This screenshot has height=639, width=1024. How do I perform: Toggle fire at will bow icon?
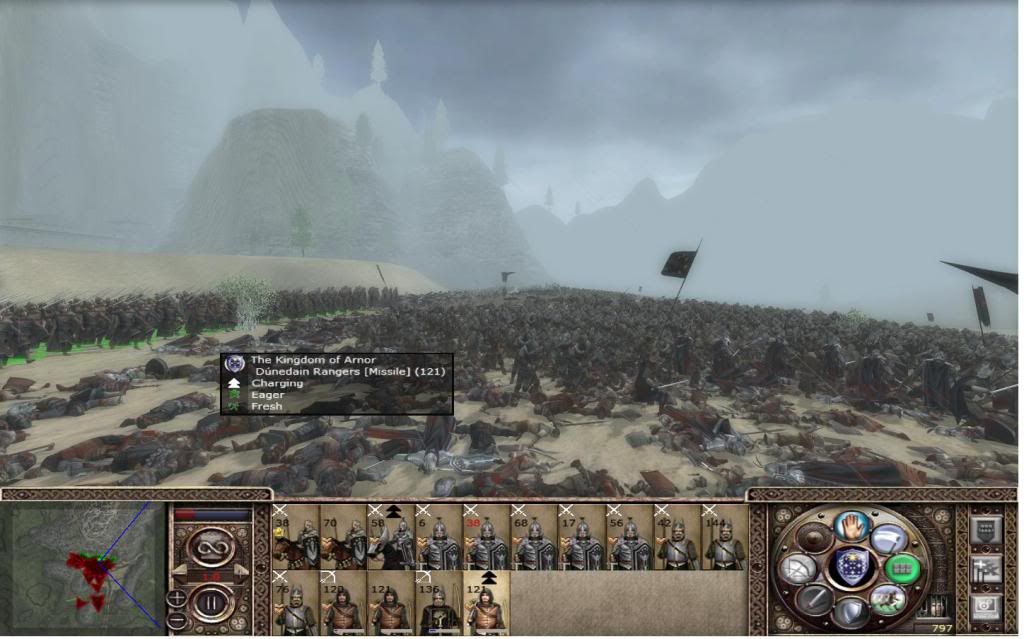click(797, 568)
